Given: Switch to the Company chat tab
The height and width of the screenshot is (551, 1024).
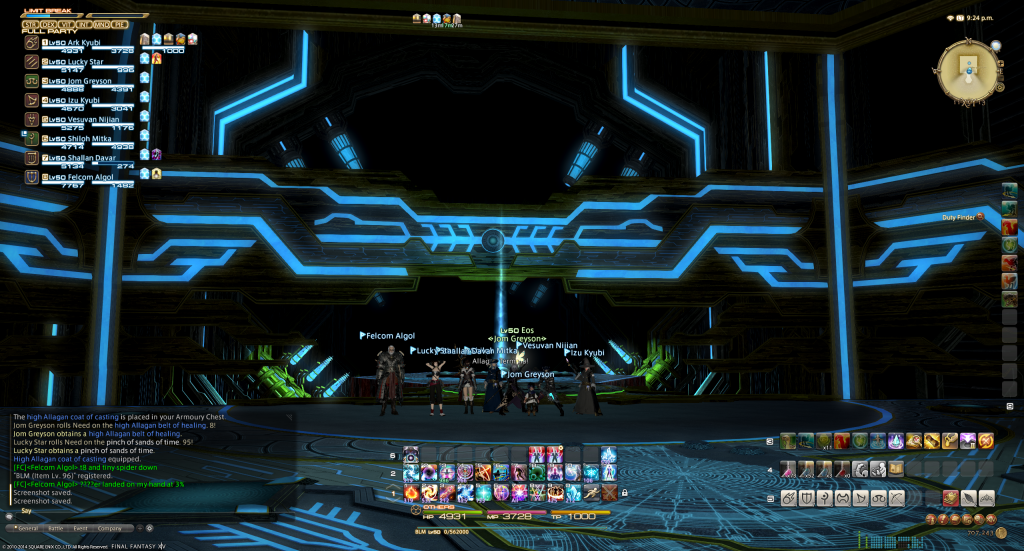Looking at the screenshot, I should coord(110,527).
